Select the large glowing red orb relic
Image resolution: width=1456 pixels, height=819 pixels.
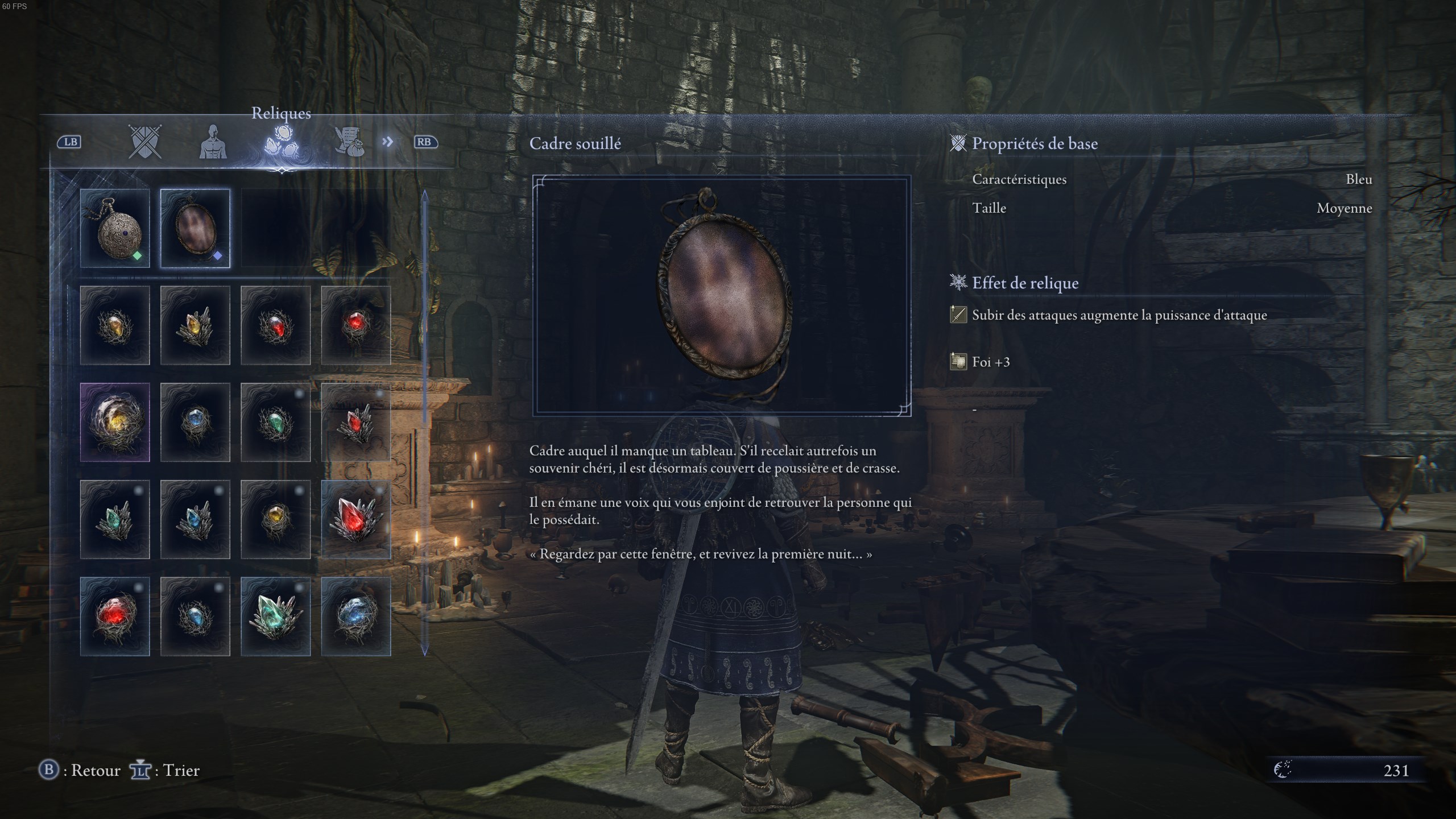115,617
